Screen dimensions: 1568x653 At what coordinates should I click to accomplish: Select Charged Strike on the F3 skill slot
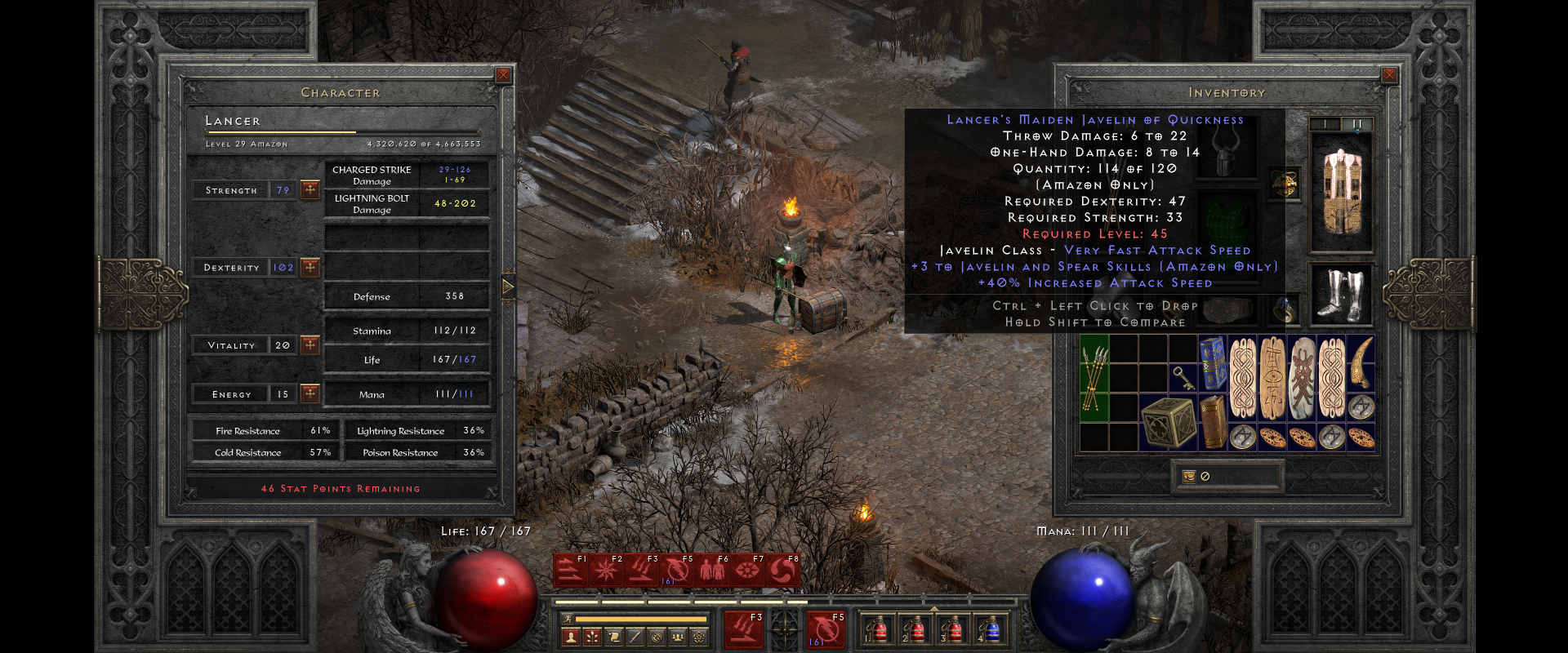tap(641, 570)
